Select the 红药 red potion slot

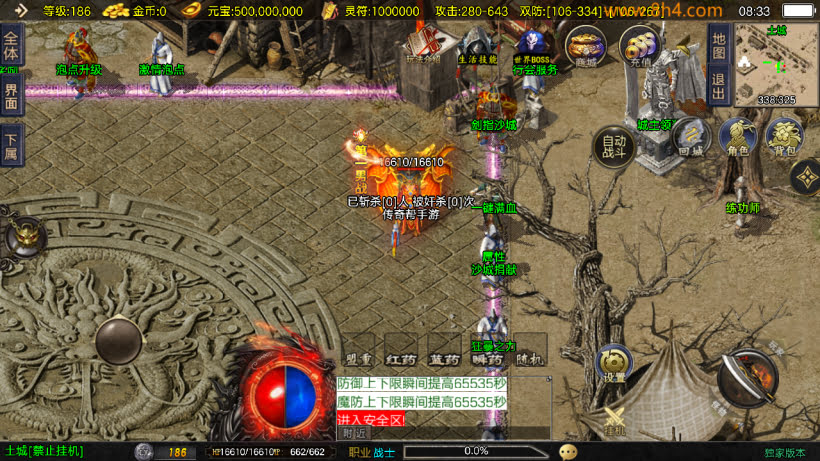click(x=401, y=349)
